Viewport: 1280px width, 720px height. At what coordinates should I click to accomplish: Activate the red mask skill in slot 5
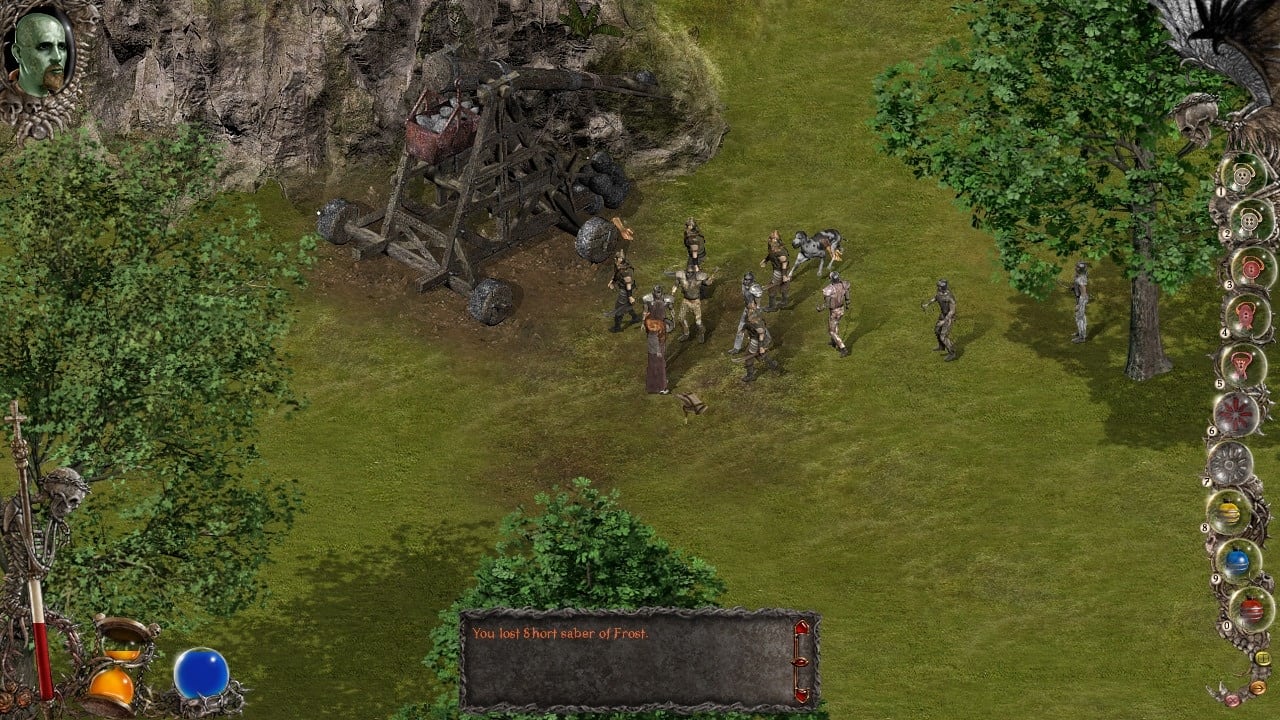[1242, 365]
